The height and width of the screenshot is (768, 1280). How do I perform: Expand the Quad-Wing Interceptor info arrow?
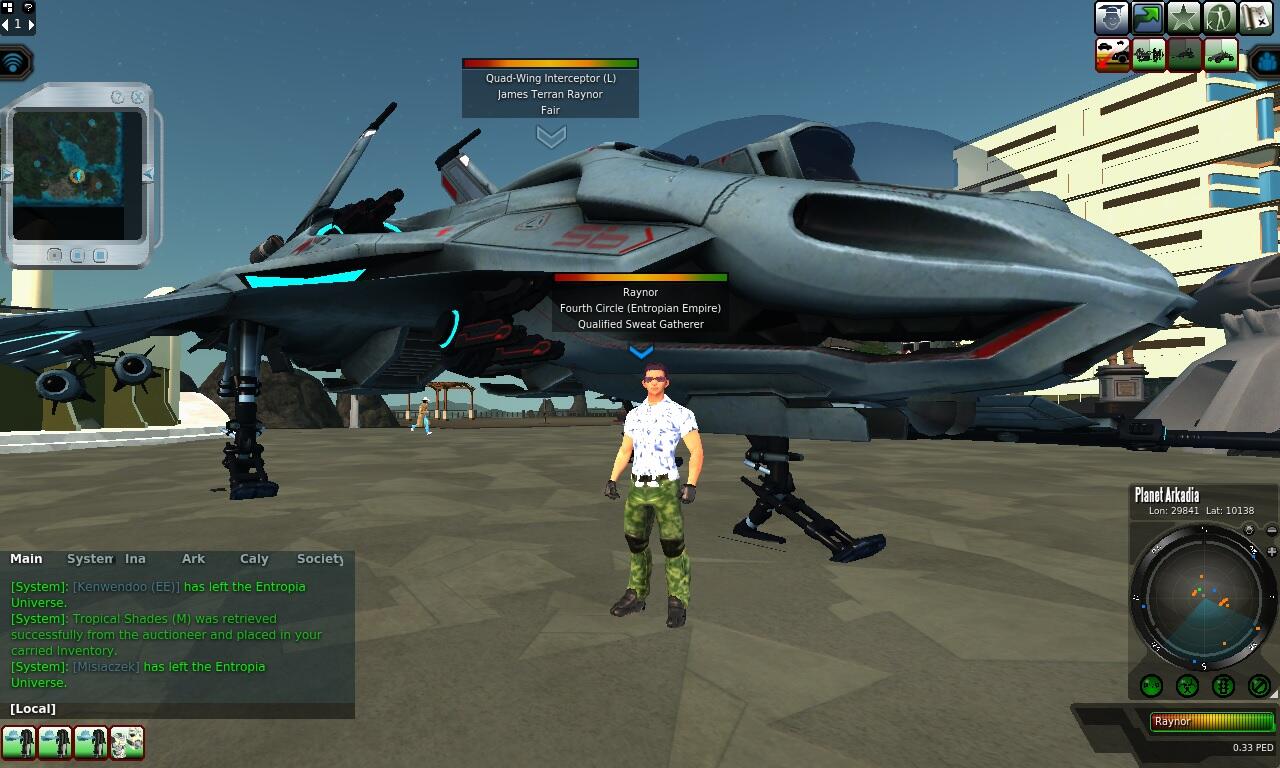click(x=551, y=135)
